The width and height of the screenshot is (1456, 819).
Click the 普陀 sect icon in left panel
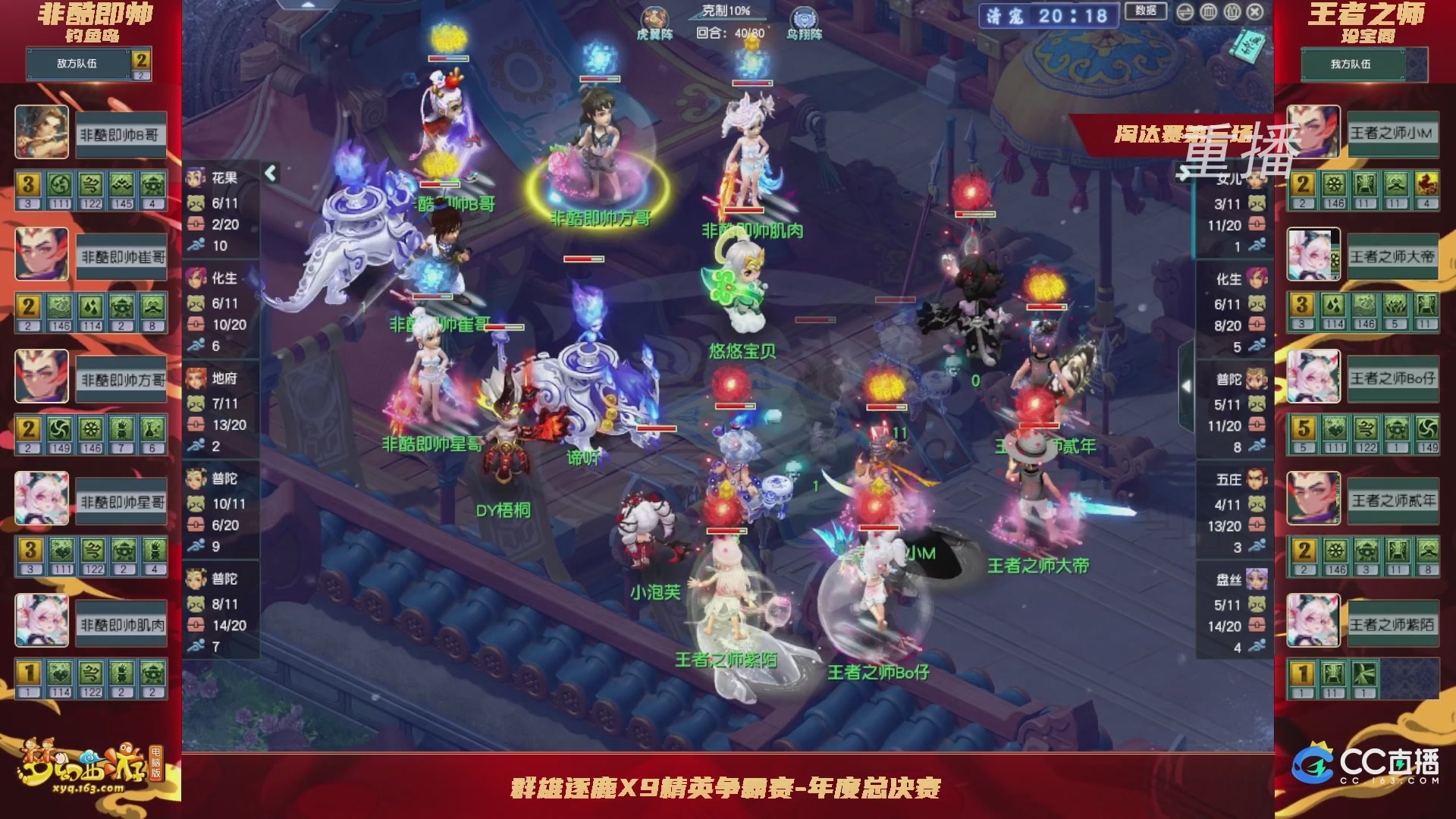196,480
